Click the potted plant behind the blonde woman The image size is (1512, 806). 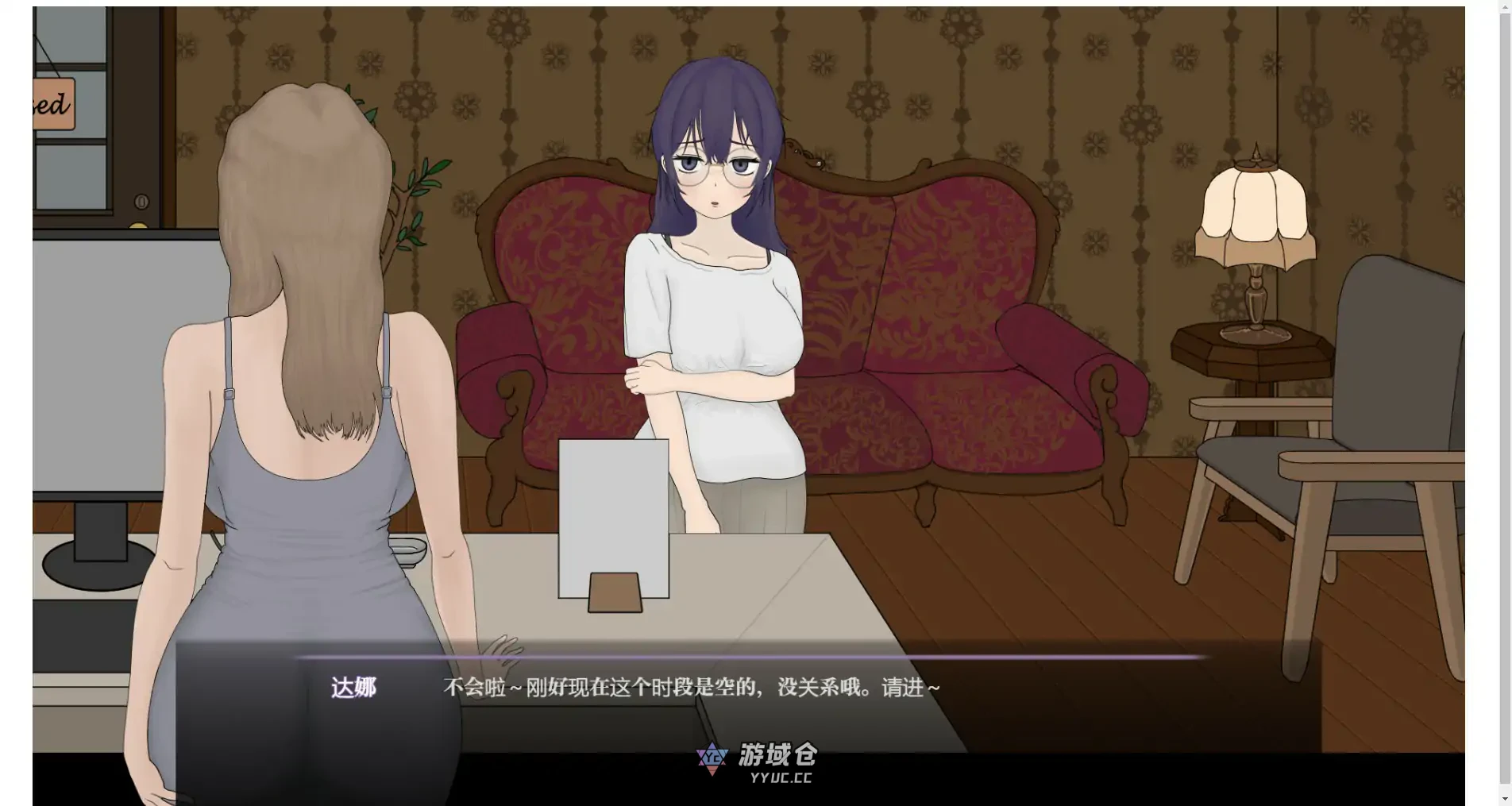tap(421, 199)
